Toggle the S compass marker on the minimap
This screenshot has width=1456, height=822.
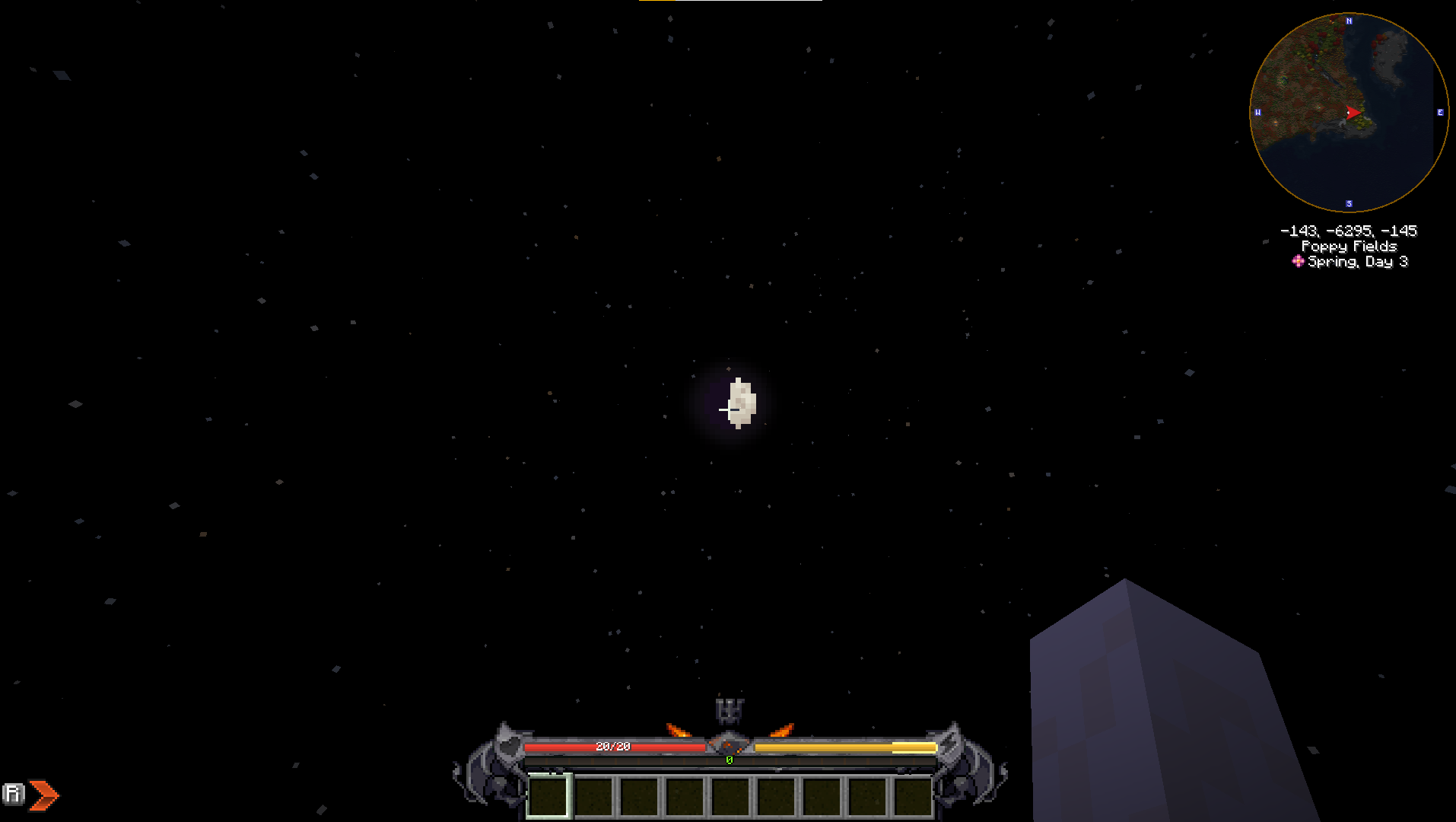pos(1348,202)
